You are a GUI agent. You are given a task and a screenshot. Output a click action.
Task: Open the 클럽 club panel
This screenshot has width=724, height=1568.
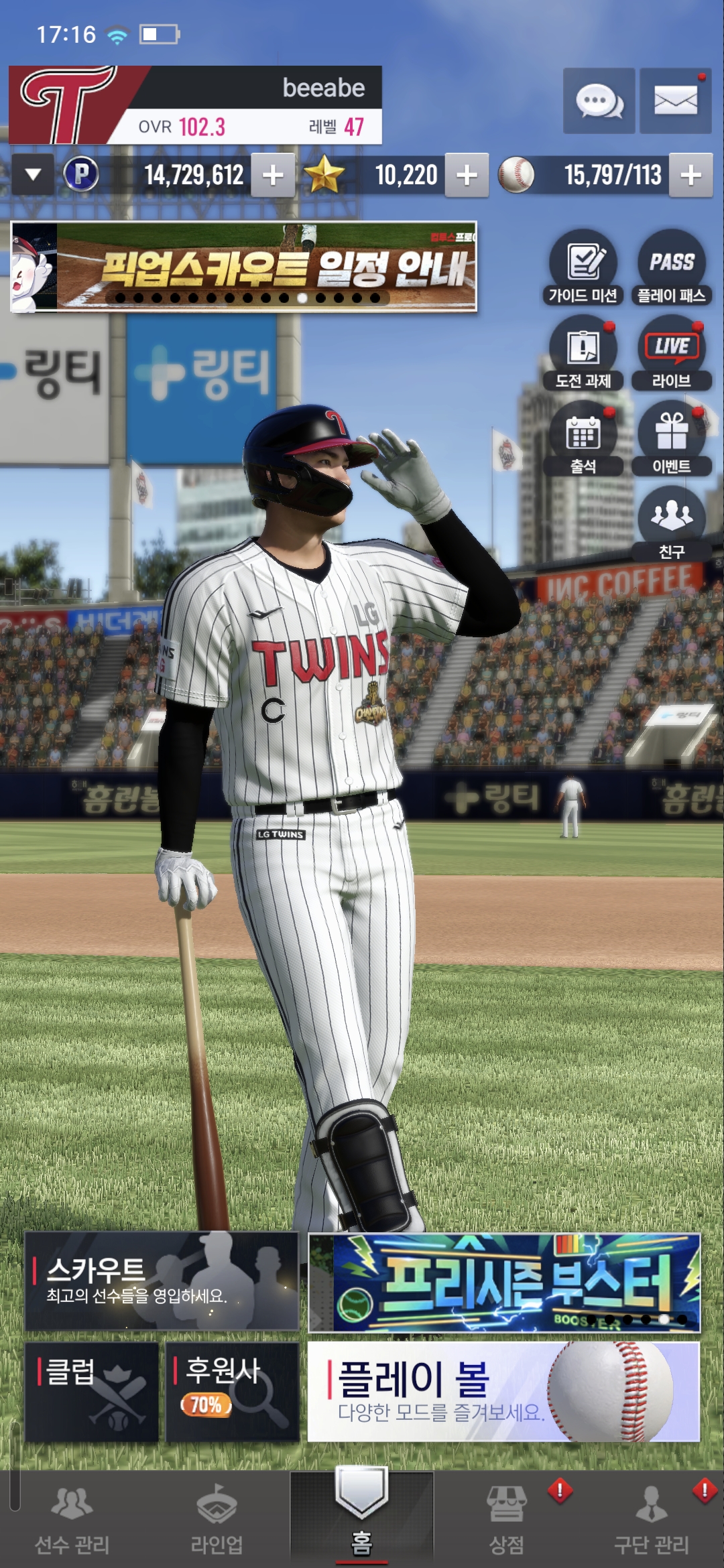coord(92,1391)
